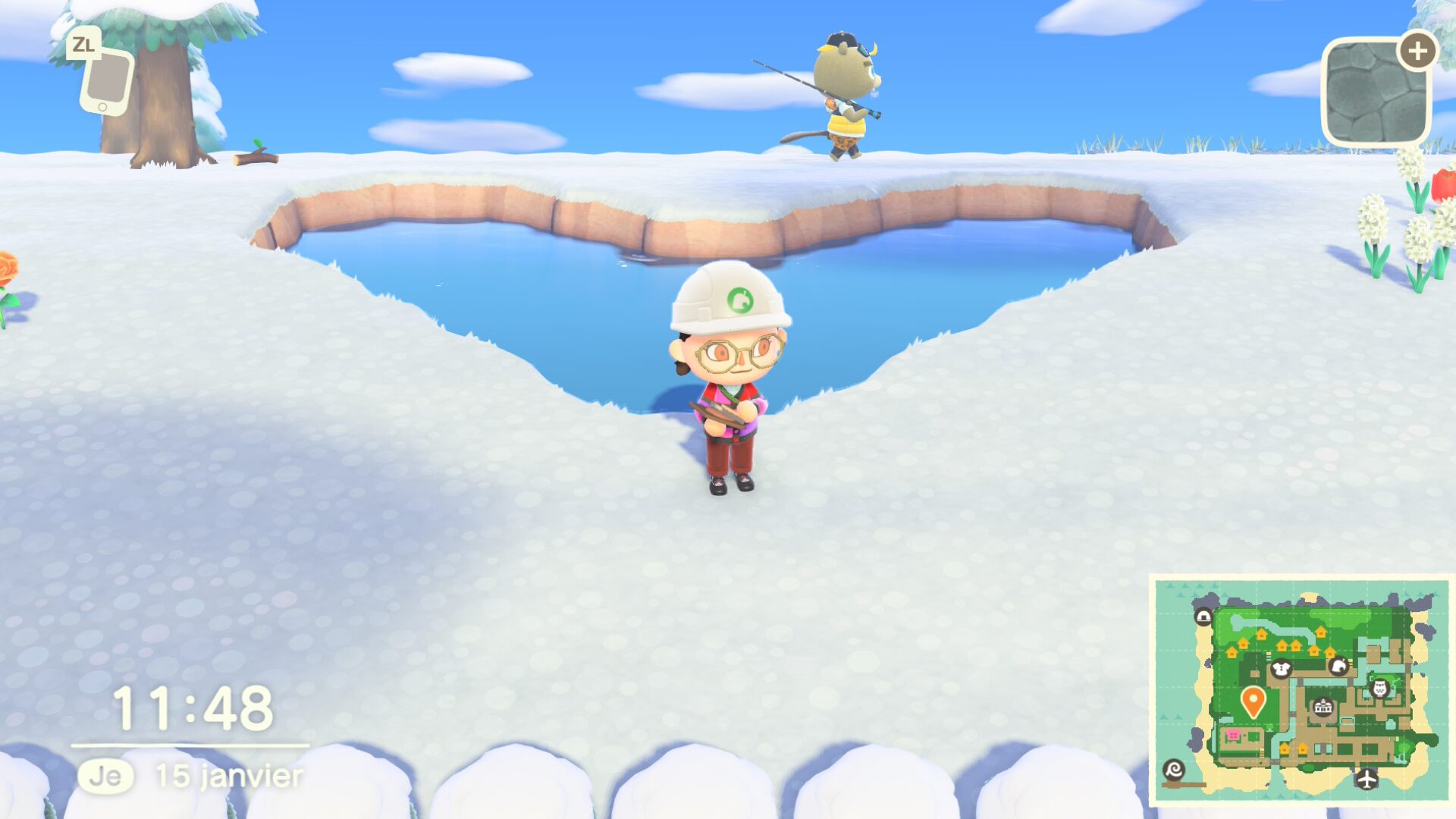Select the campsite tent marker on minimap

(1203, 617)
